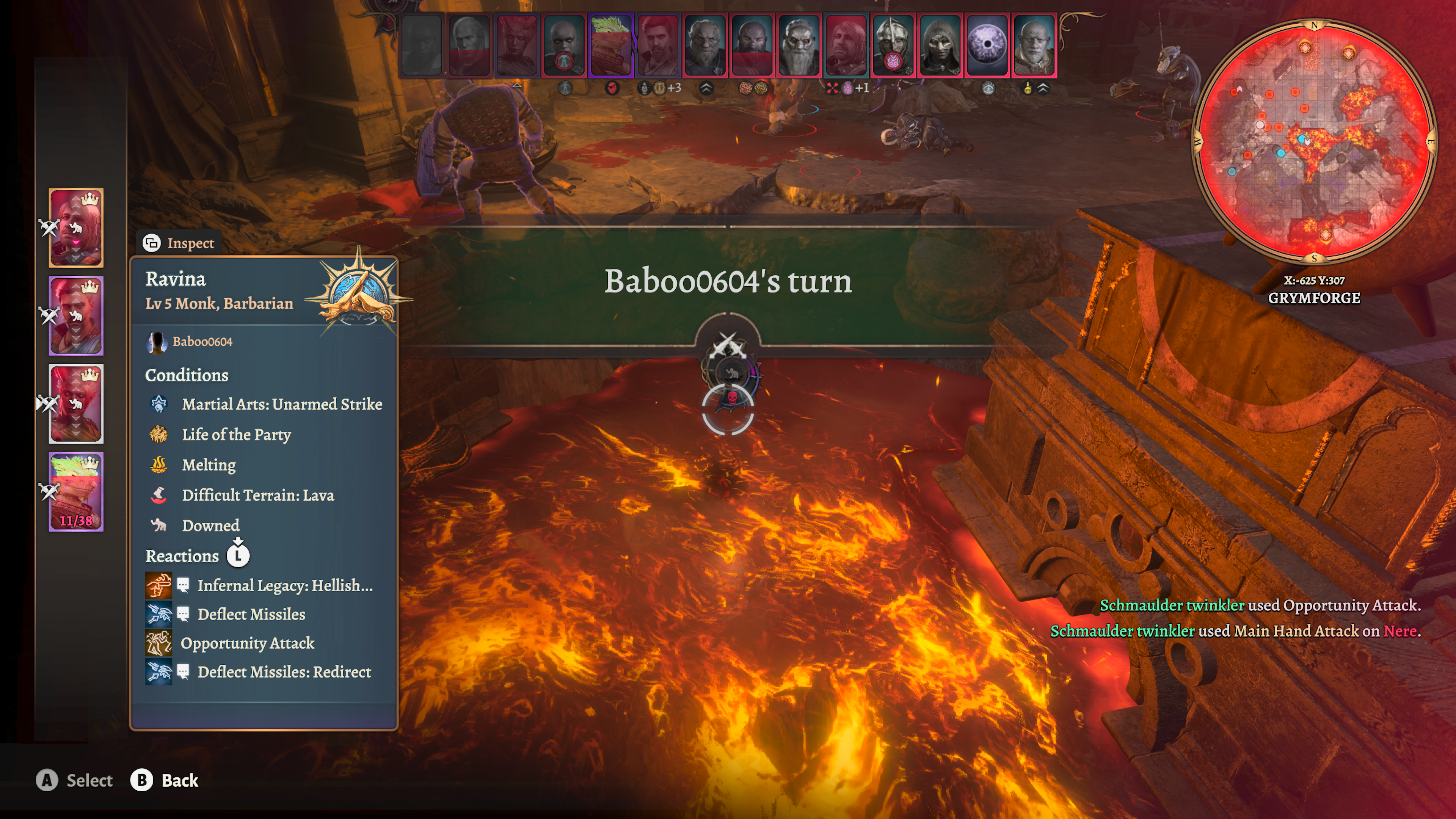
Task: Click the green-haired portrait in turn order
Action: [610, 45]
